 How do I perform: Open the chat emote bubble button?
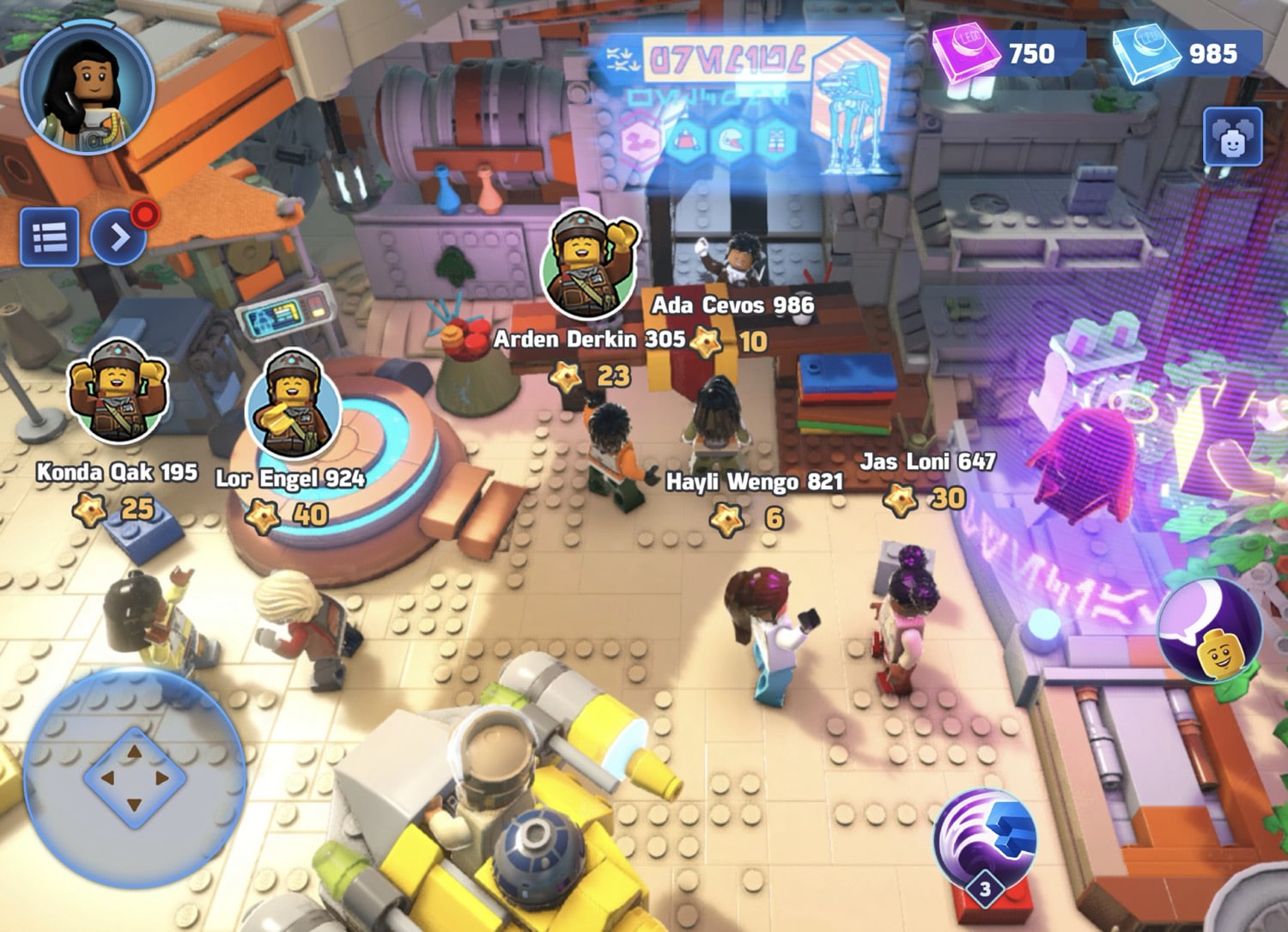(1211, 630)
